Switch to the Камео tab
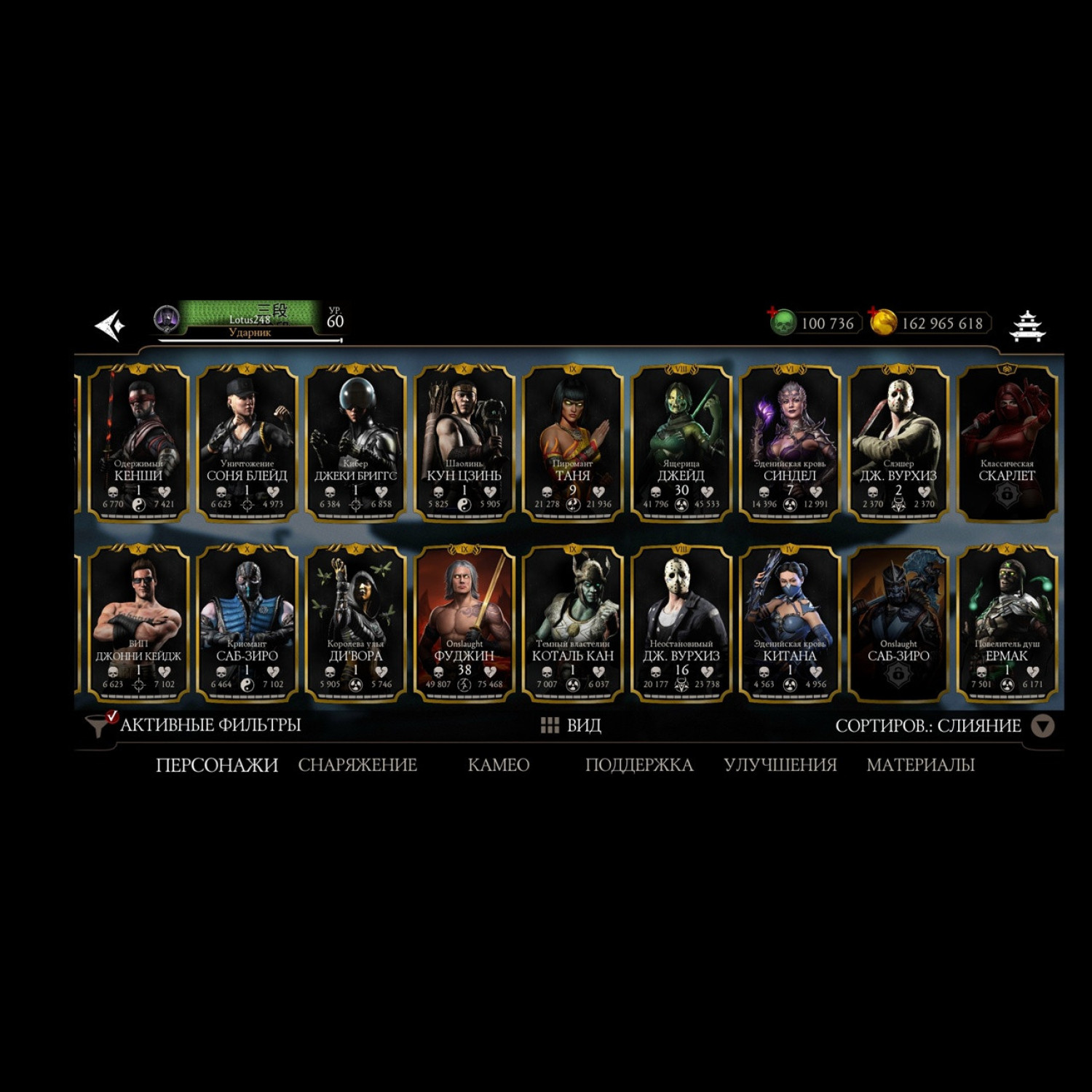The width and height of the screenshot is (1092, 1092). (x=499, y=765)
